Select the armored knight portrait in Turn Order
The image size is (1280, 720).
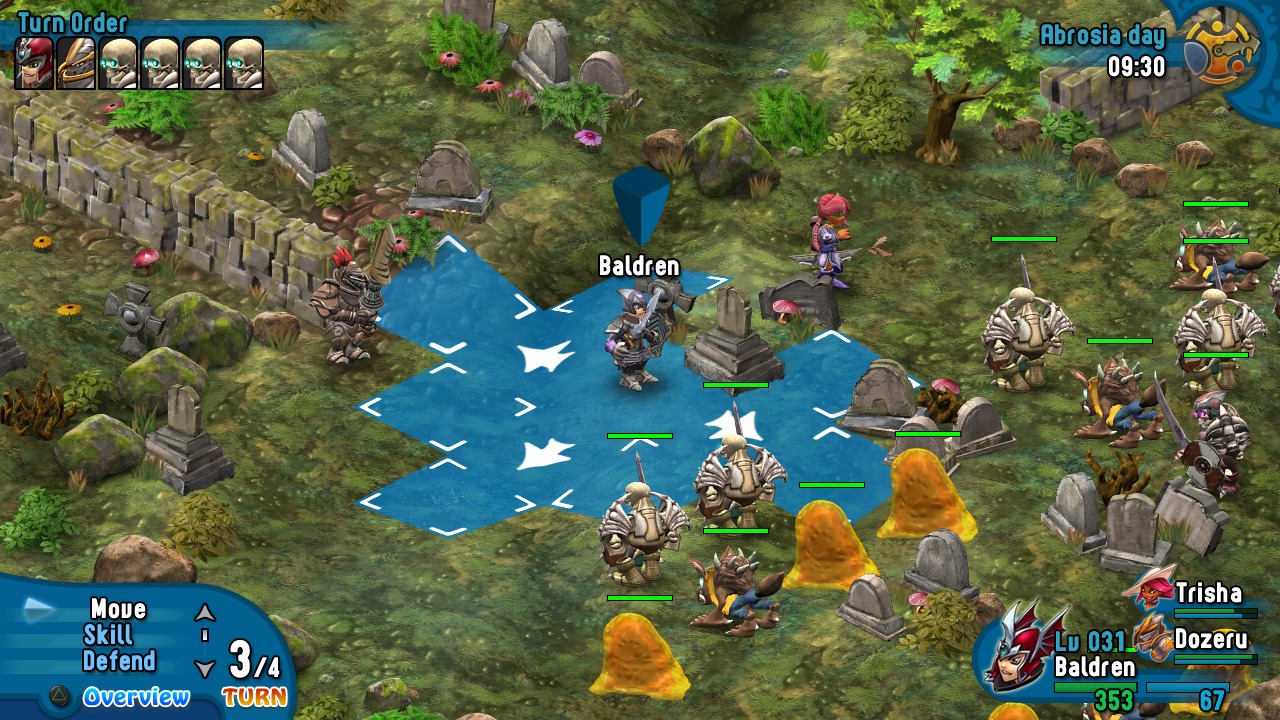(x=76, y=63)
